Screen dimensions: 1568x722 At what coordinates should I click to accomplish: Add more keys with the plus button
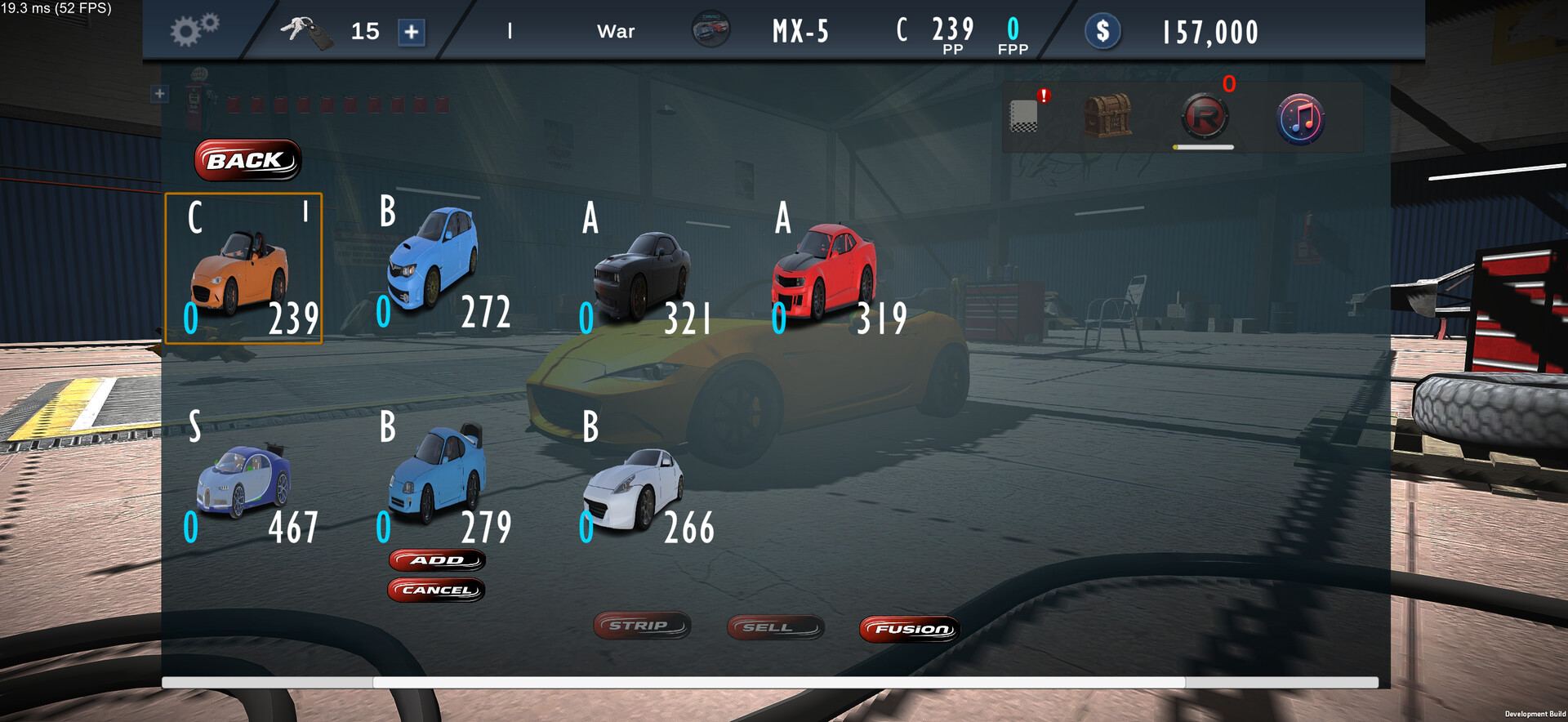click(x=412, y=32)
